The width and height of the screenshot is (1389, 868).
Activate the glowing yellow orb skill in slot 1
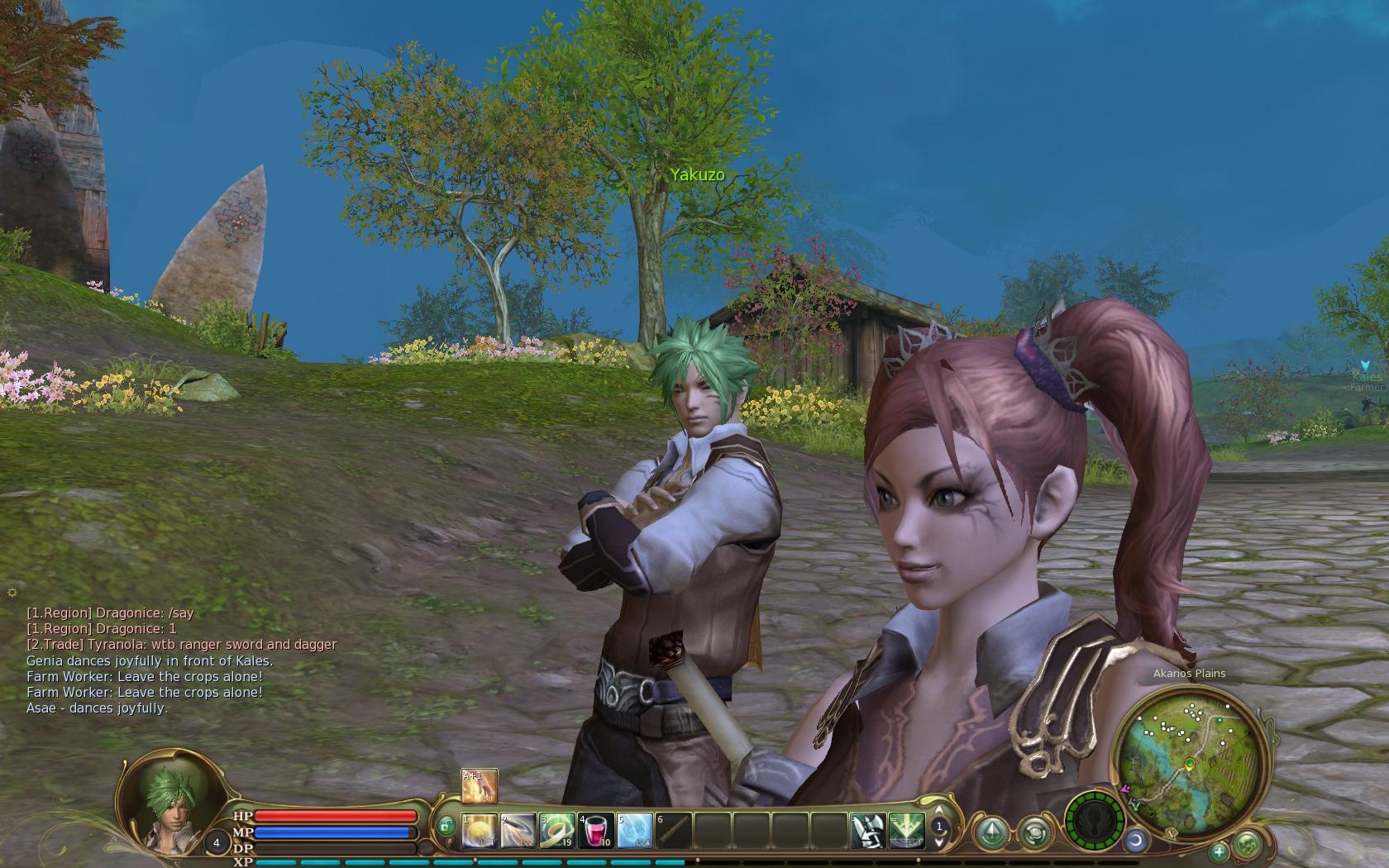pyautogui.click(x=480, y=831)
